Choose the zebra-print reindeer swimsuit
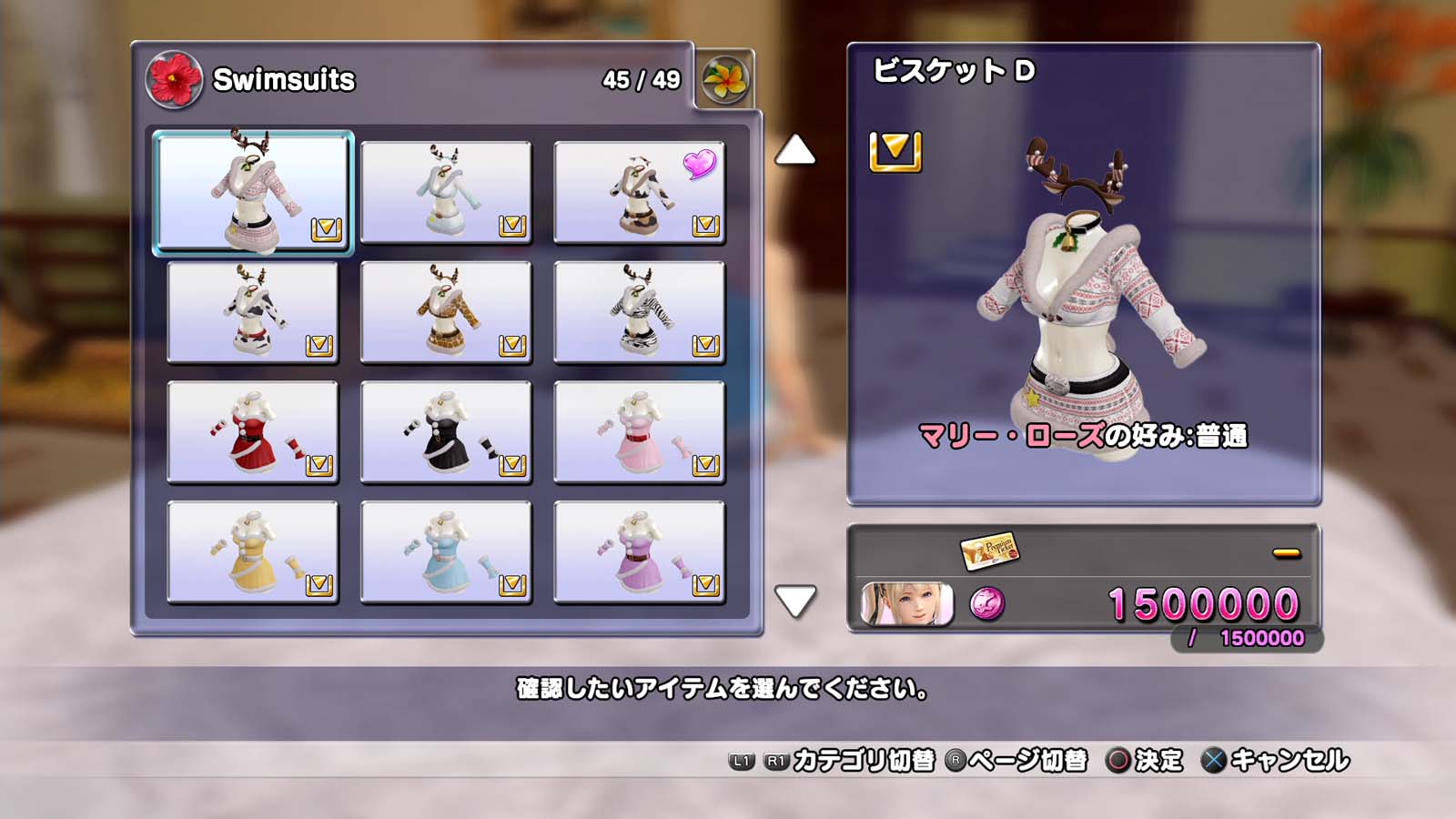Image resolution: width=1456 pixels, height=819 pixels. (x=639, y=312)
